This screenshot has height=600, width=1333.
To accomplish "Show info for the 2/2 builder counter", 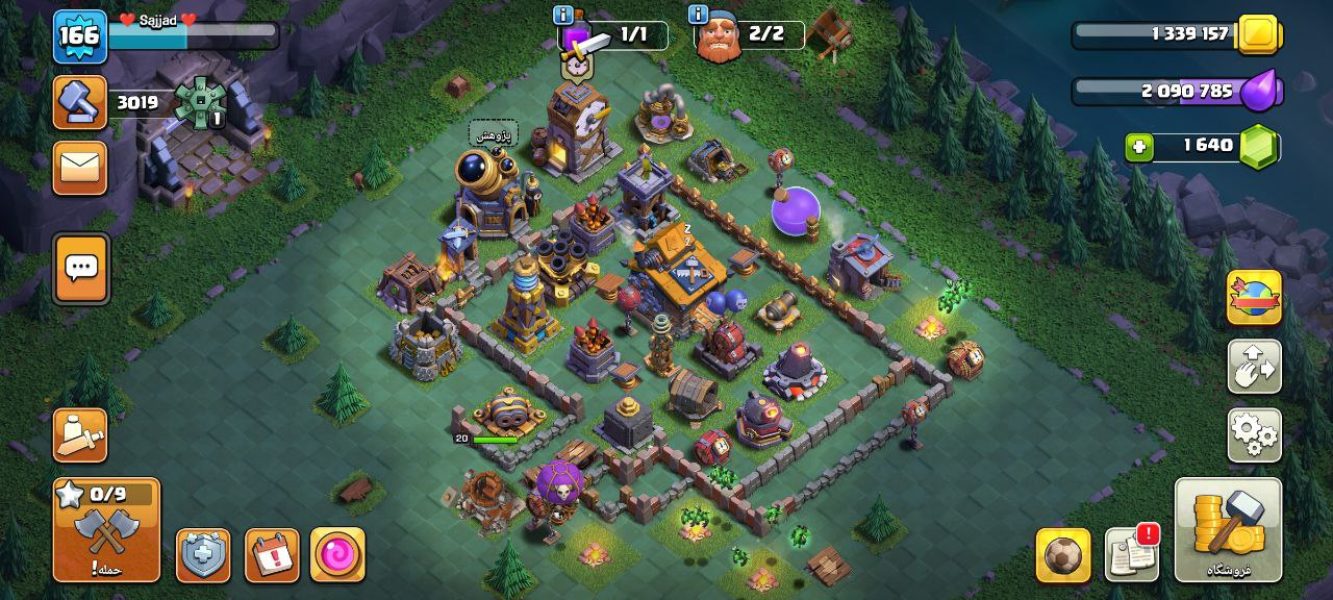I will point(698,14).
